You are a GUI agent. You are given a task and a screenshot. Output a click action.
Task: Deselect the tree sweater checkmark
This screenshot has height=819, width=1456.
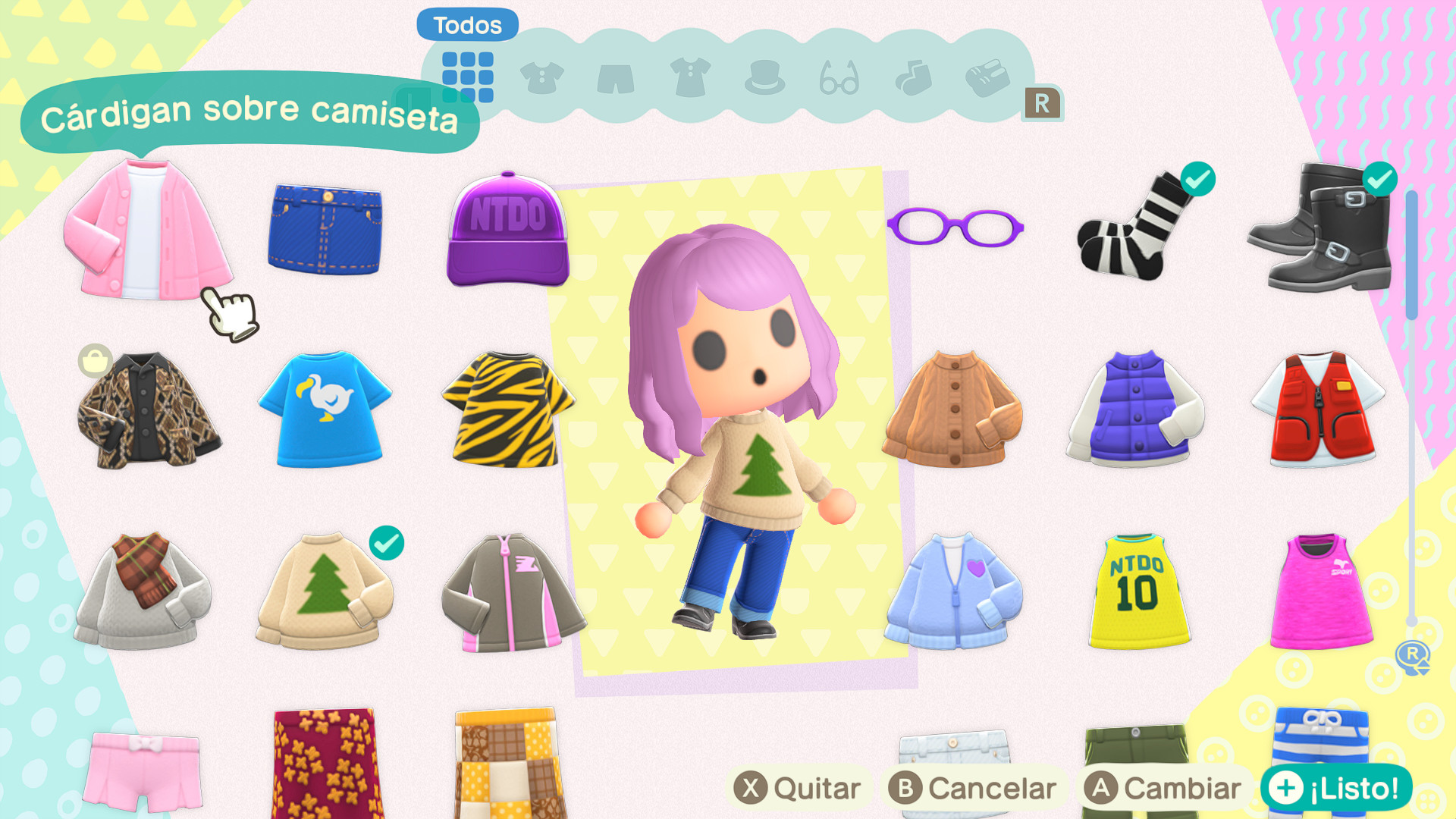pyautogui.click(x=388, y=543)
